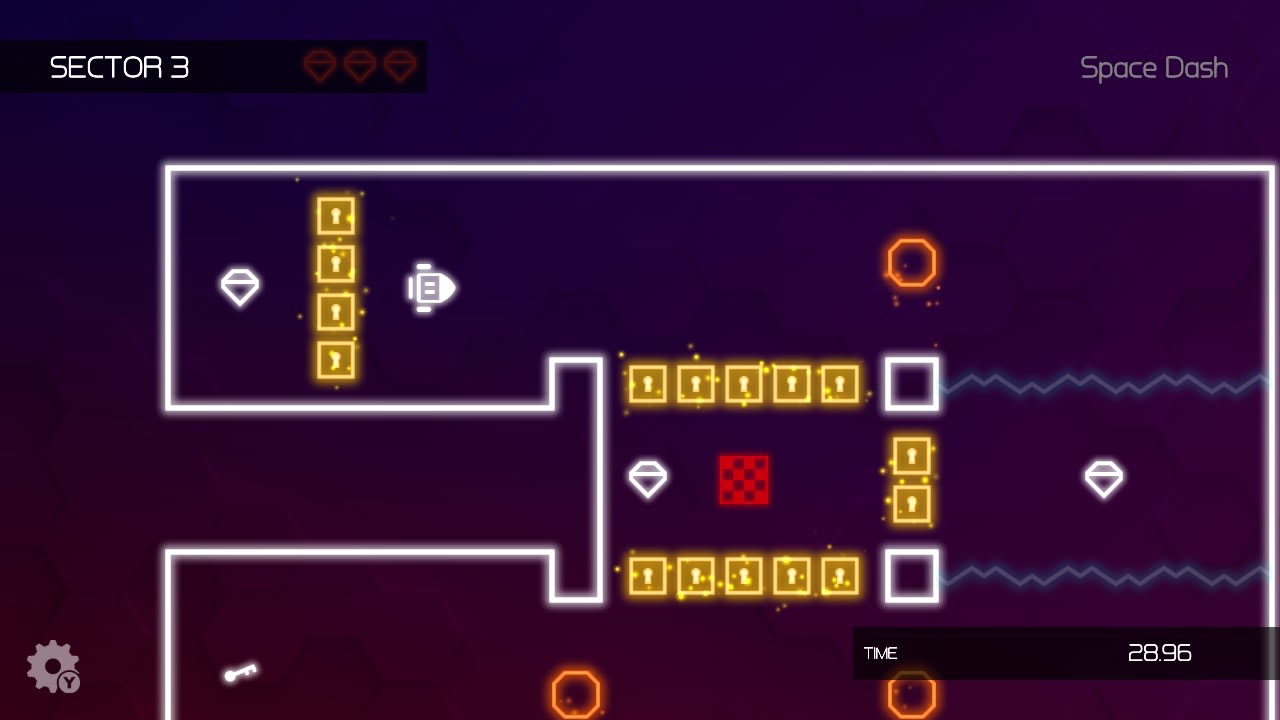Click the third gem indicator in the HUD
Viewport: 1280px width, 720px height.
[399, 66]
